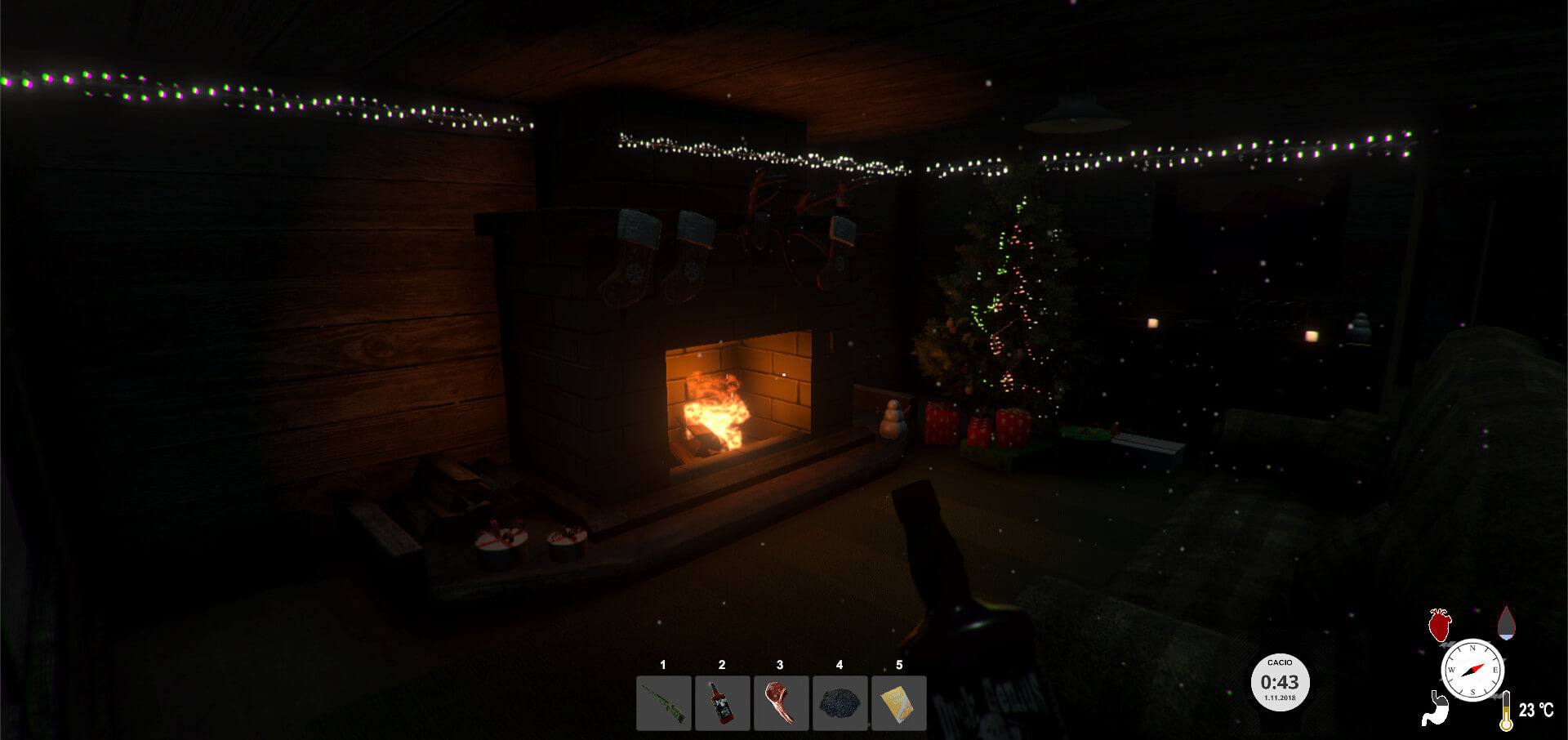
Task: Click the Casio watch face
Action: click(x=1280, y=682)
